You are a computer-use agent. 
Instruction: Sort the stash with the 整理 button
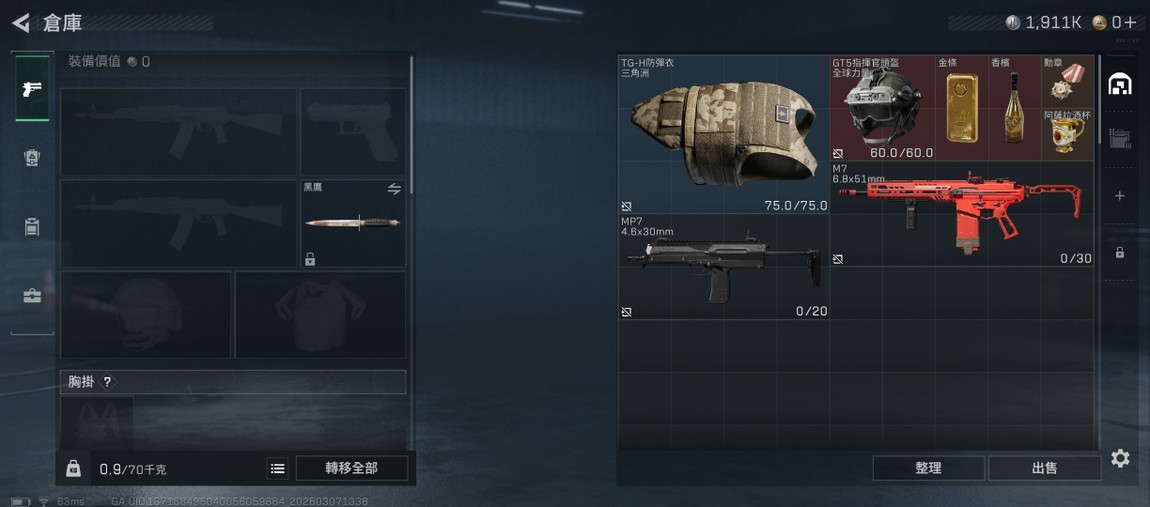click(928, 468)
